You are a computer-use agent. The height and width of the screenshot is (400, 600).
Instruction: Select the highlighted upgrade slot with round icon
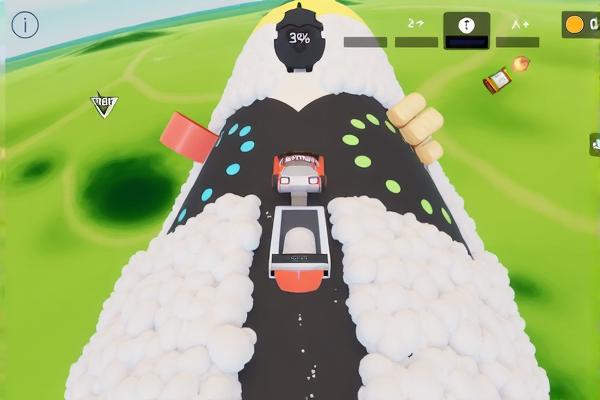click(x=466, y=27)
